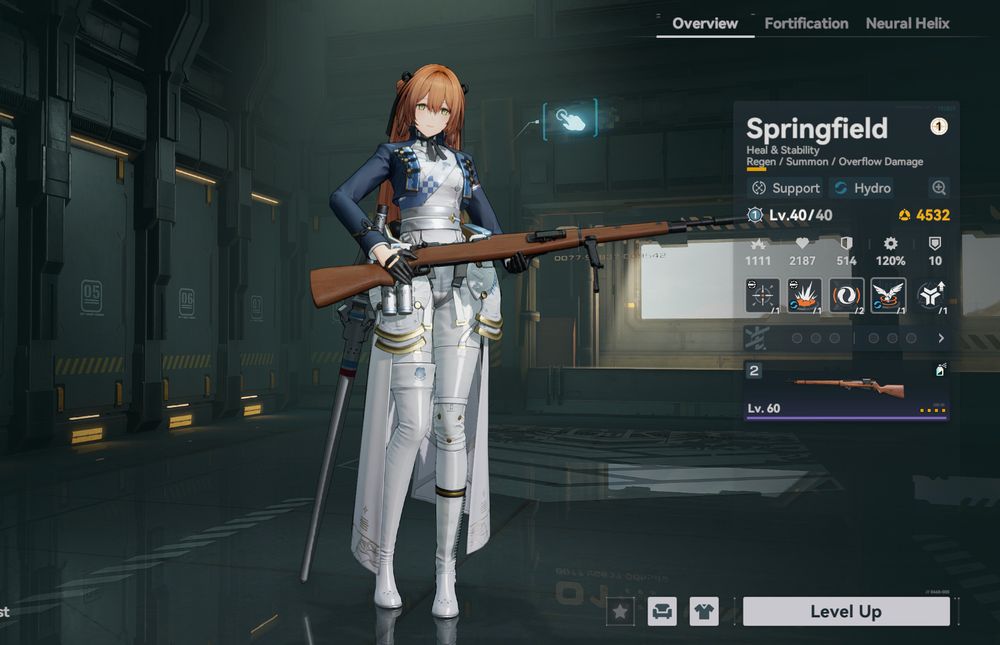1000x645 pixels.
Task: Open the Lv. 60 rifle weapon card
Action: click(x=847, y=390)
